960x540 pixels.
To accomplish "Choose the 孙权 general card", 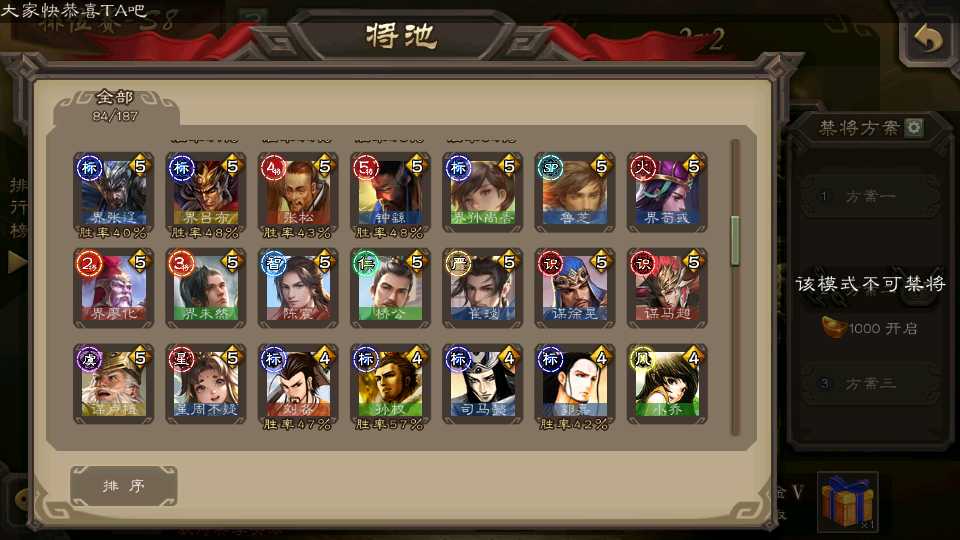I will 389,383.
